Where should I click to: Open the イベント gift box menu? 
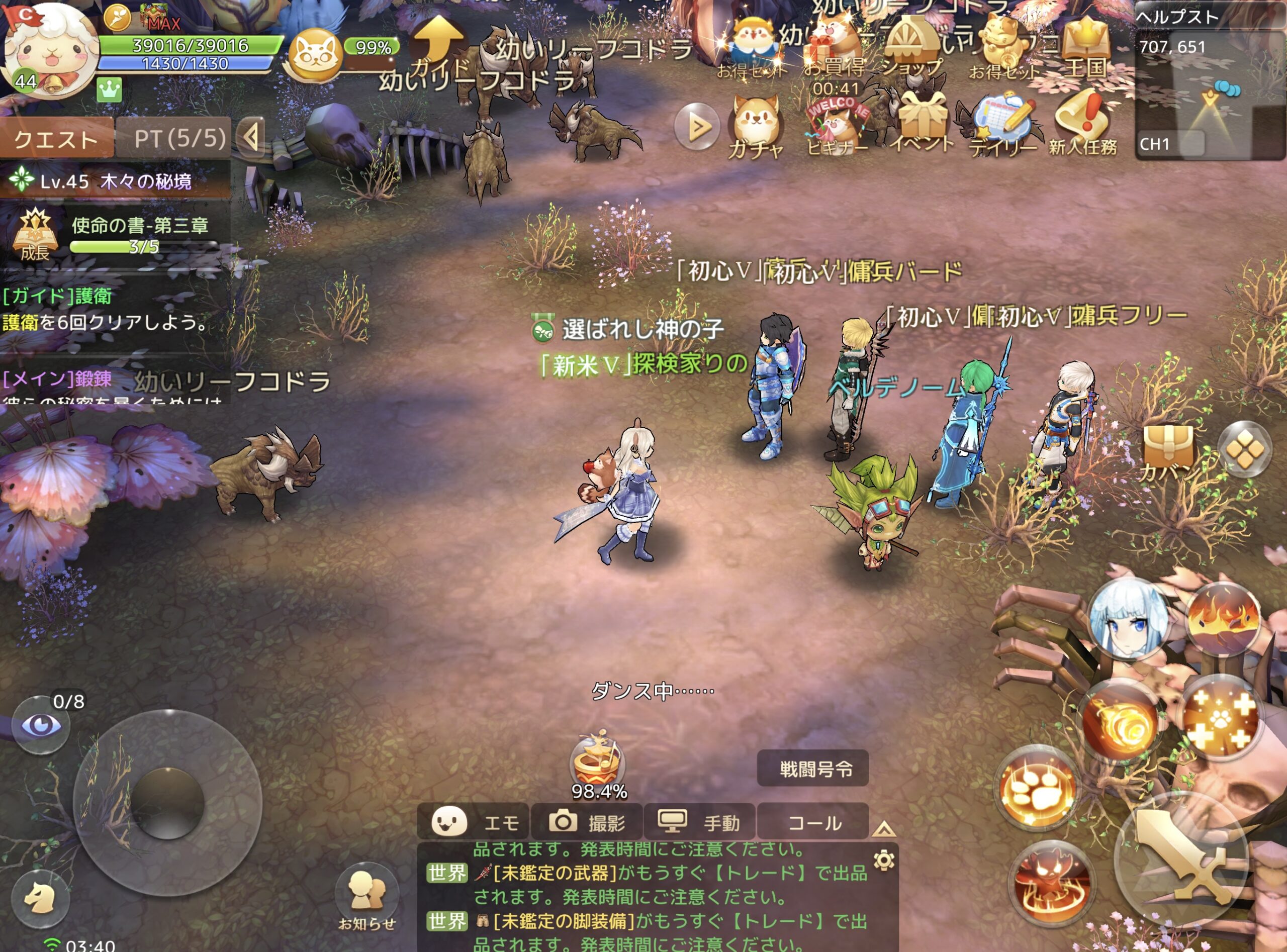click(921, 123)
